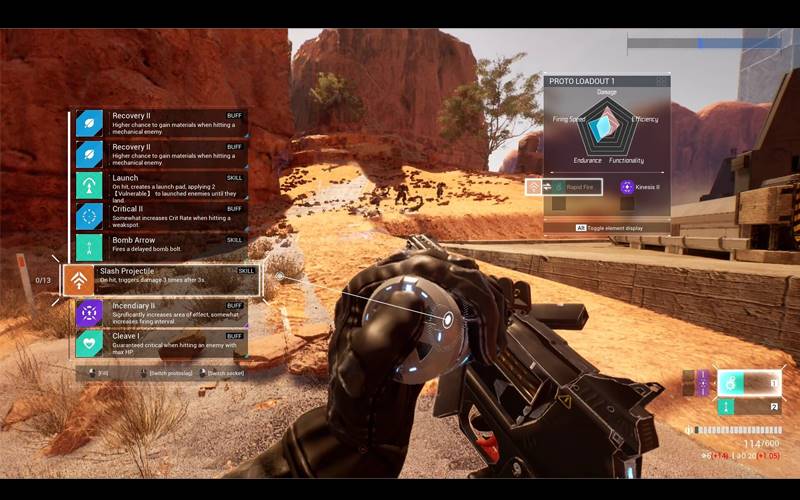This screenshot has width=800, height=500.
Task: Select the highlighted Slash Projectile skill
Action: (160, 280)
